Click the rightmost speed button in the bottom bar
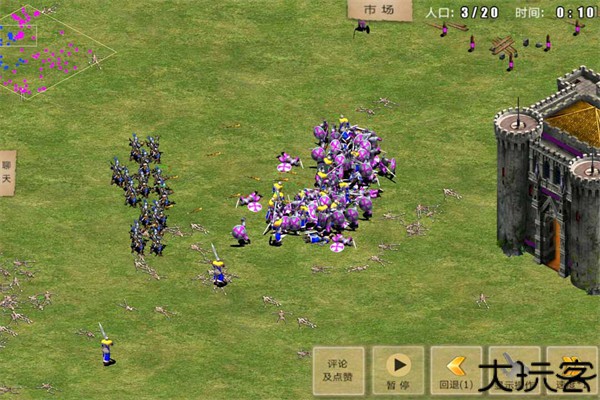 572,371
